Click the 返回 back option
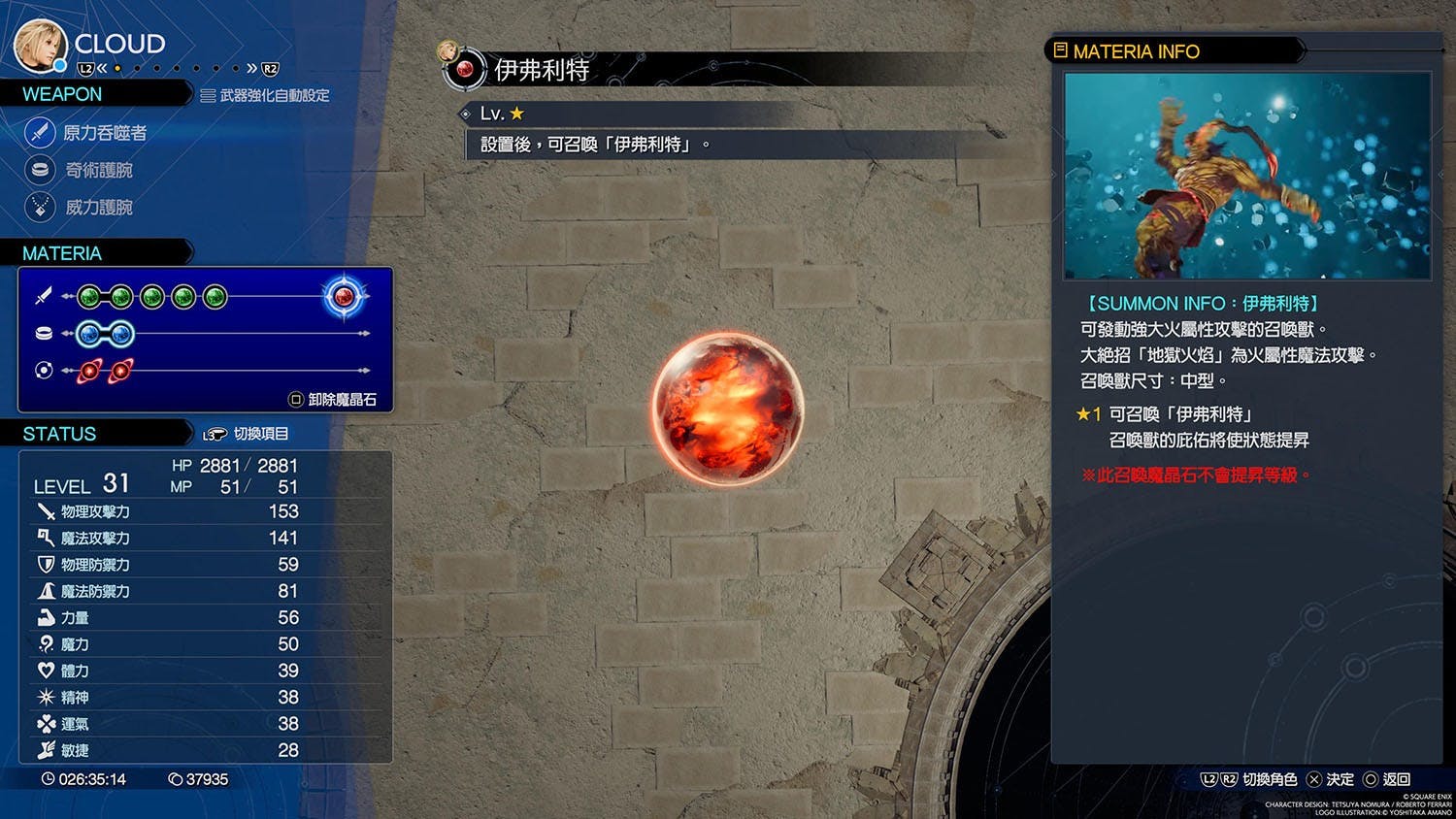Screen dimensions: 1456x819 (1387, 779)
